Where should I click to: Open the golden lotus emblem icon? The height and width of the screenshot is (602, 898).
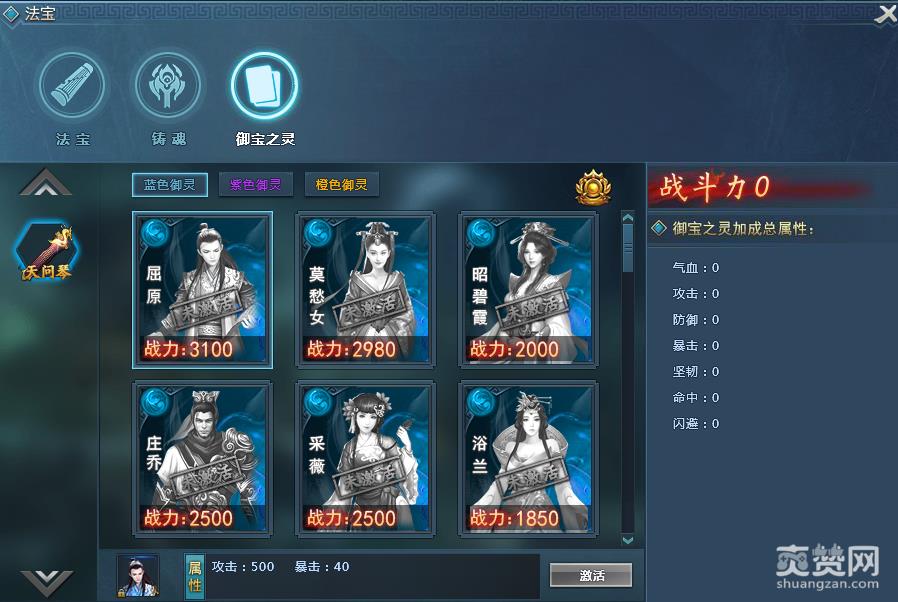point(593,187)
